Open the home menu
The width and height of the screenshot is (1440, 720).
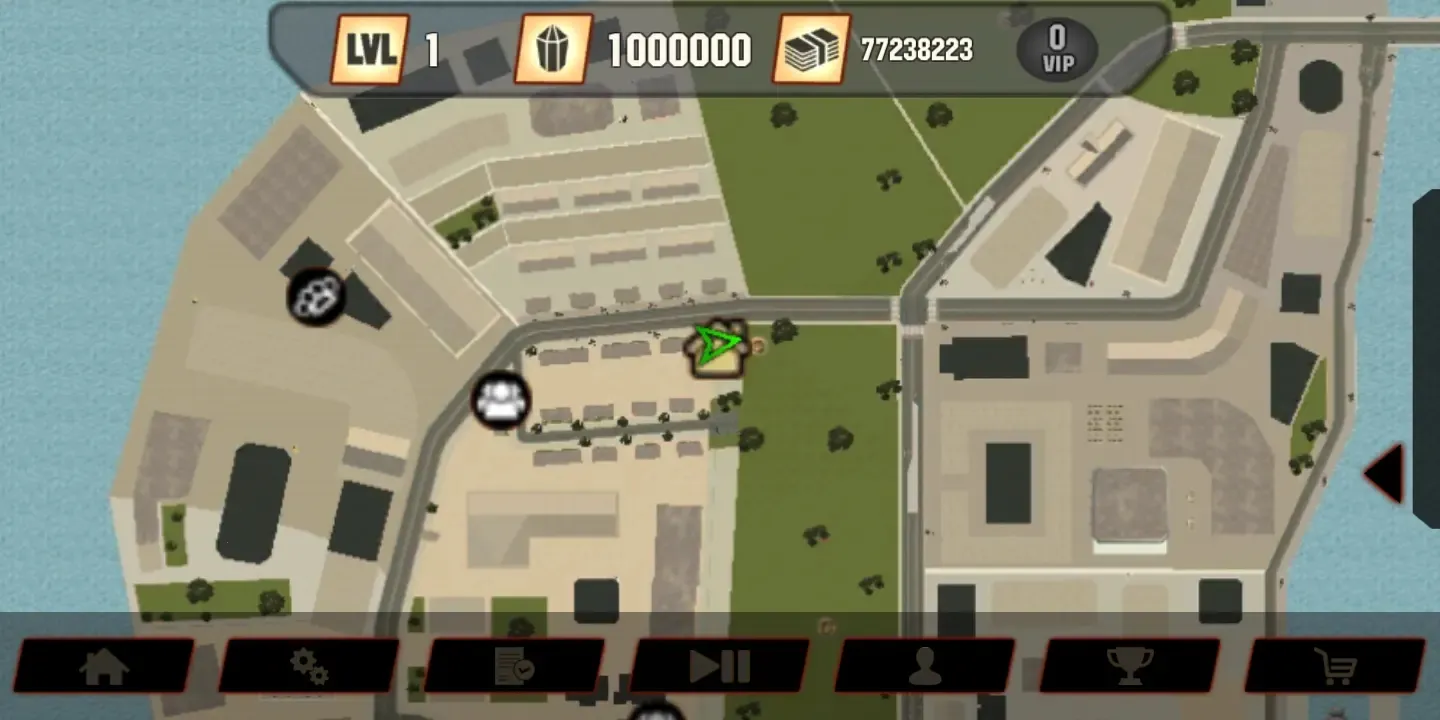click(x=107, y=665)
